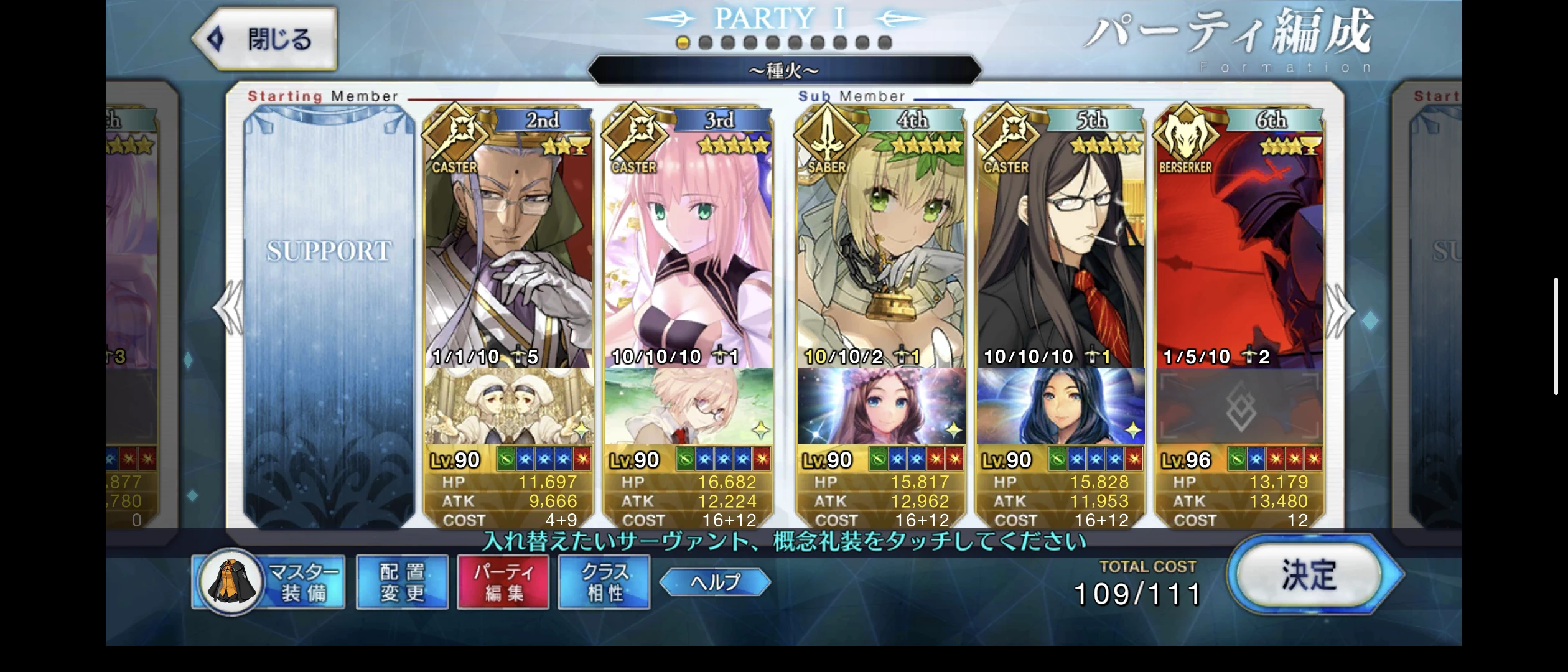Change the twin-figure craft essence on 2nd slot
Viewport: 1568px width, 672px height.
click(x=508, y=406)
